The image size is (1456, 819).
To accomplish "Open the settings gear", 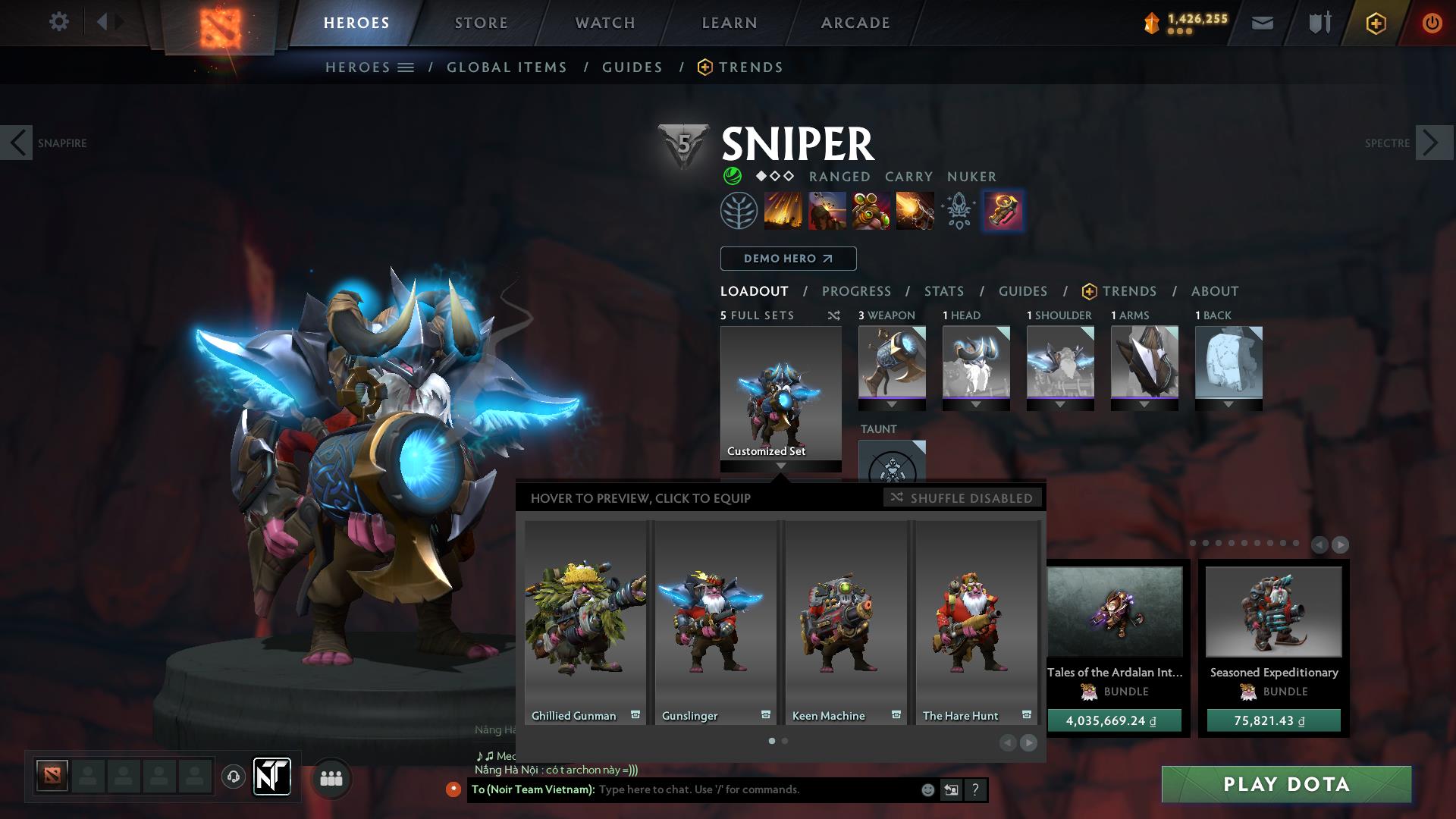I will tap(59, 21).
